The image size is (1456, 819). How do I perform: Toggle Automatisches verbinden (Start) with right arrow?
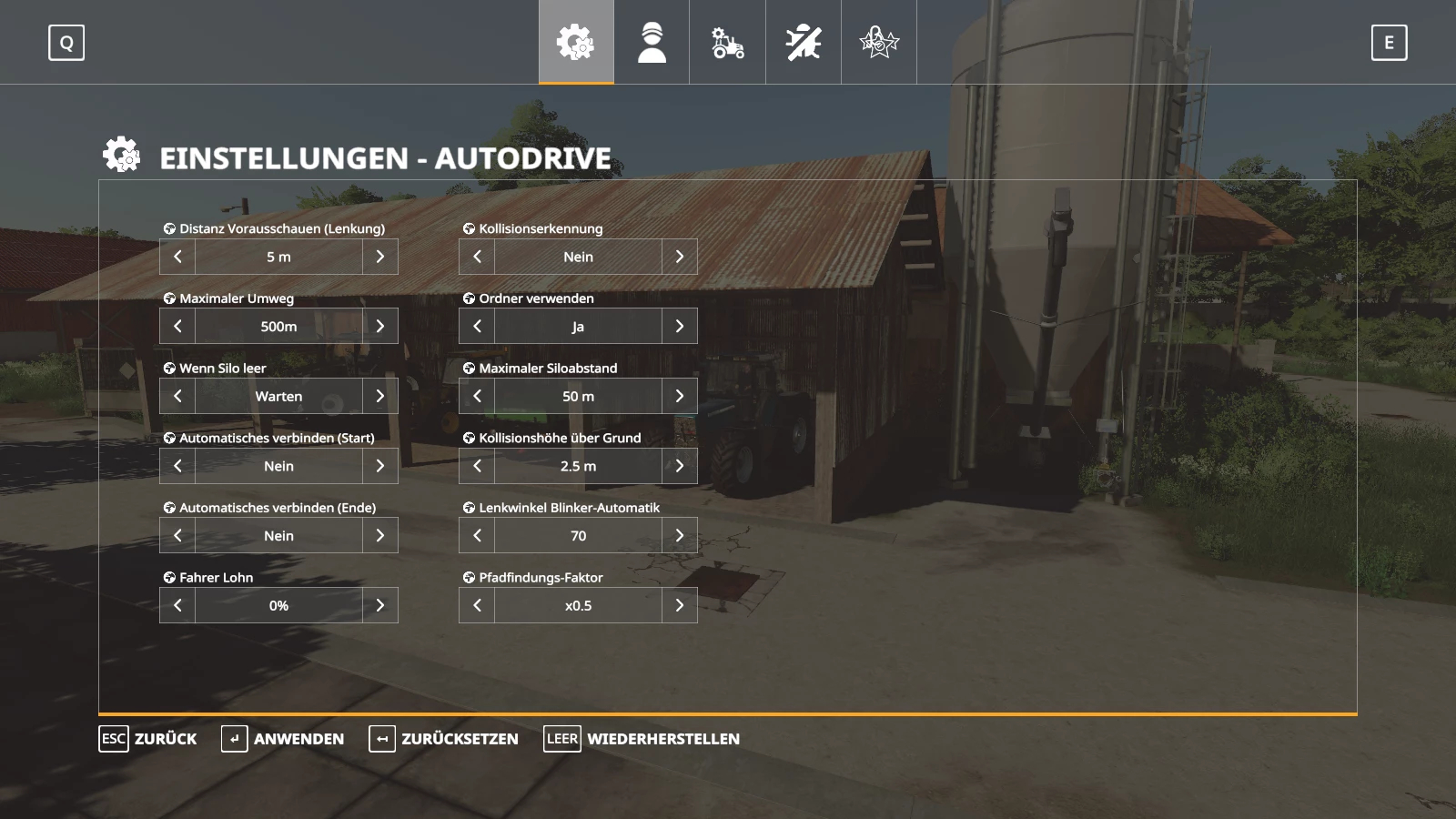coord(380,466)
